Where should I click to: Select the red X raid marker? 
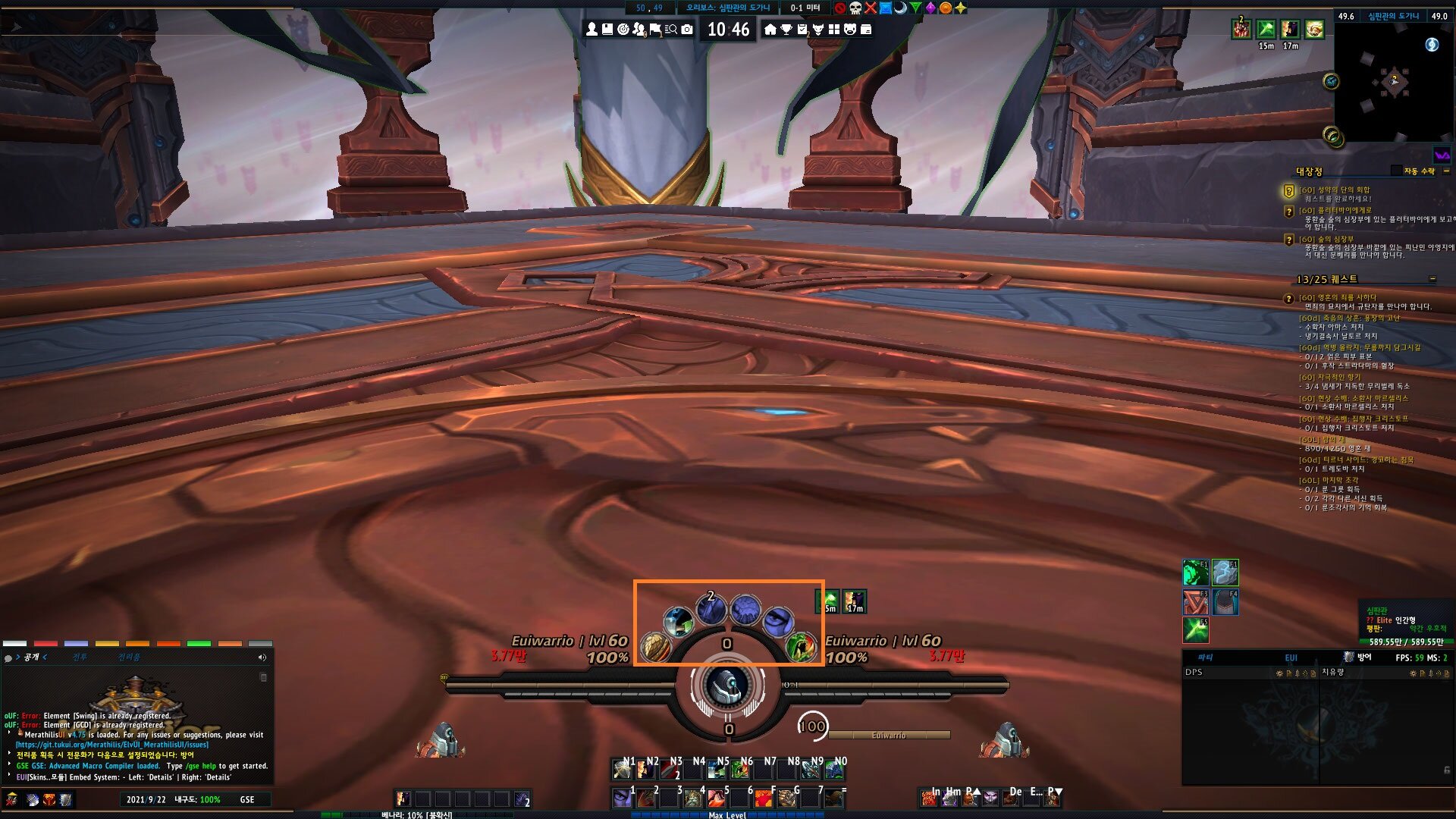(871, 8)
